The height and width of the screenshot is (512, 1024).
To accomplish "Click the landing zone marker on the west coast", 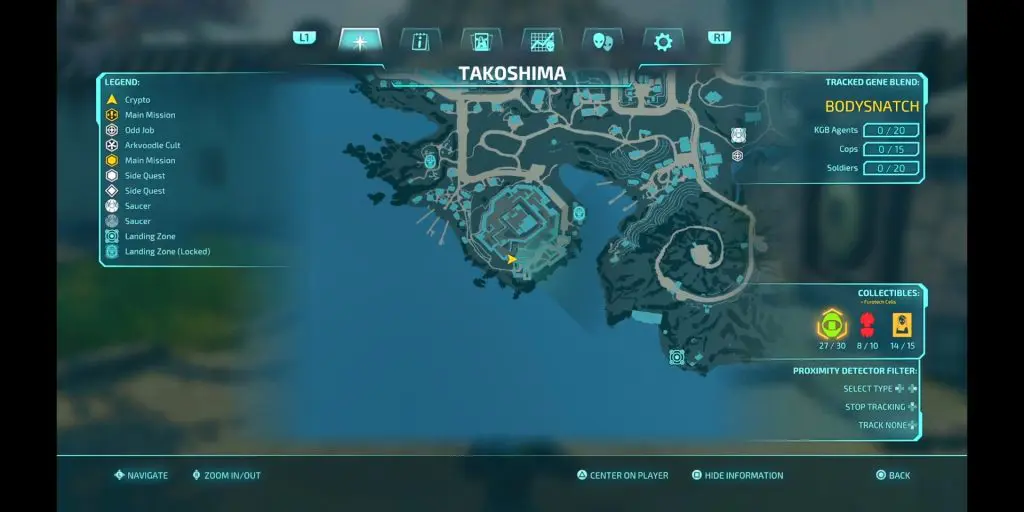I will pyautogui.click(x=430, y=159).
